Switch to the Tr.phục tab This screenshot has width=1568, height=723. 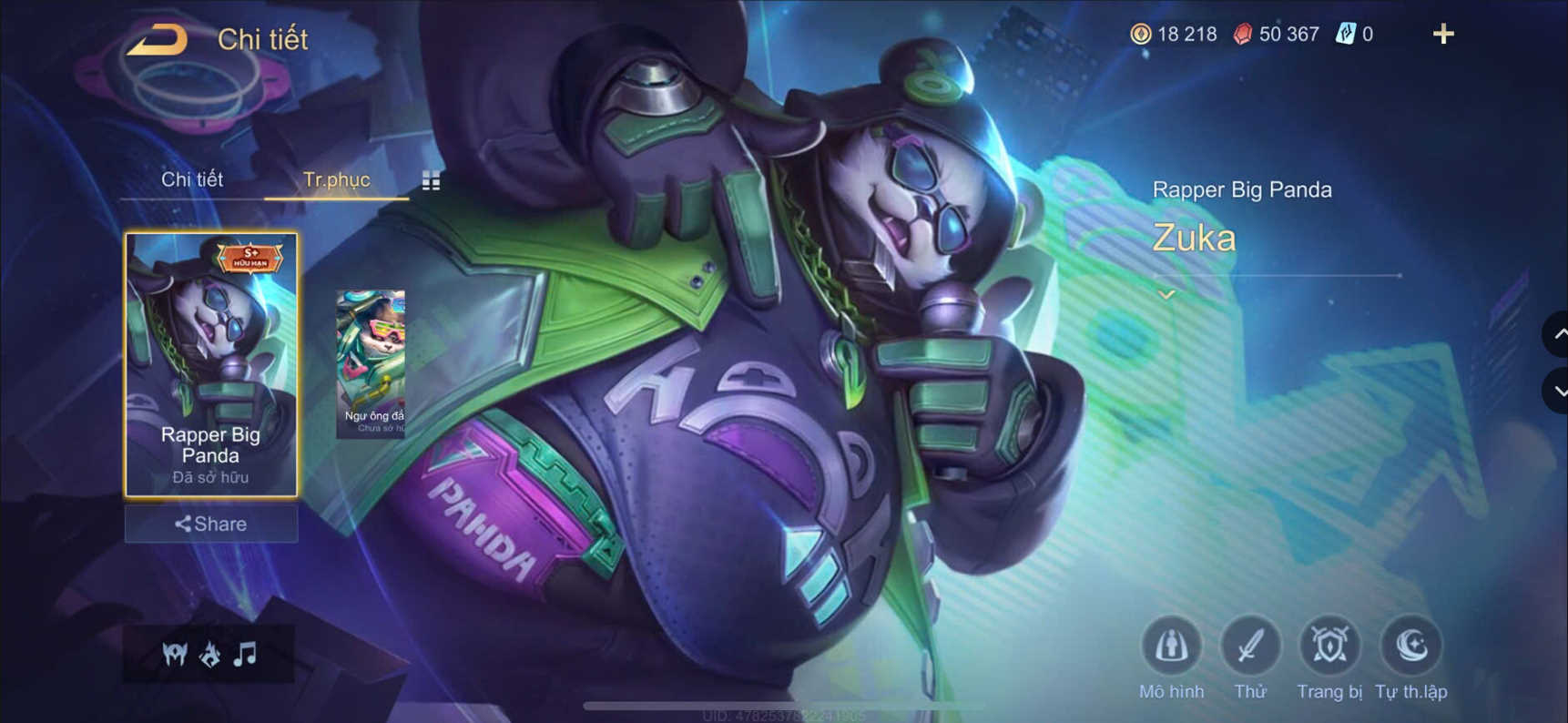pyautogui.click(x=338, y=179)
